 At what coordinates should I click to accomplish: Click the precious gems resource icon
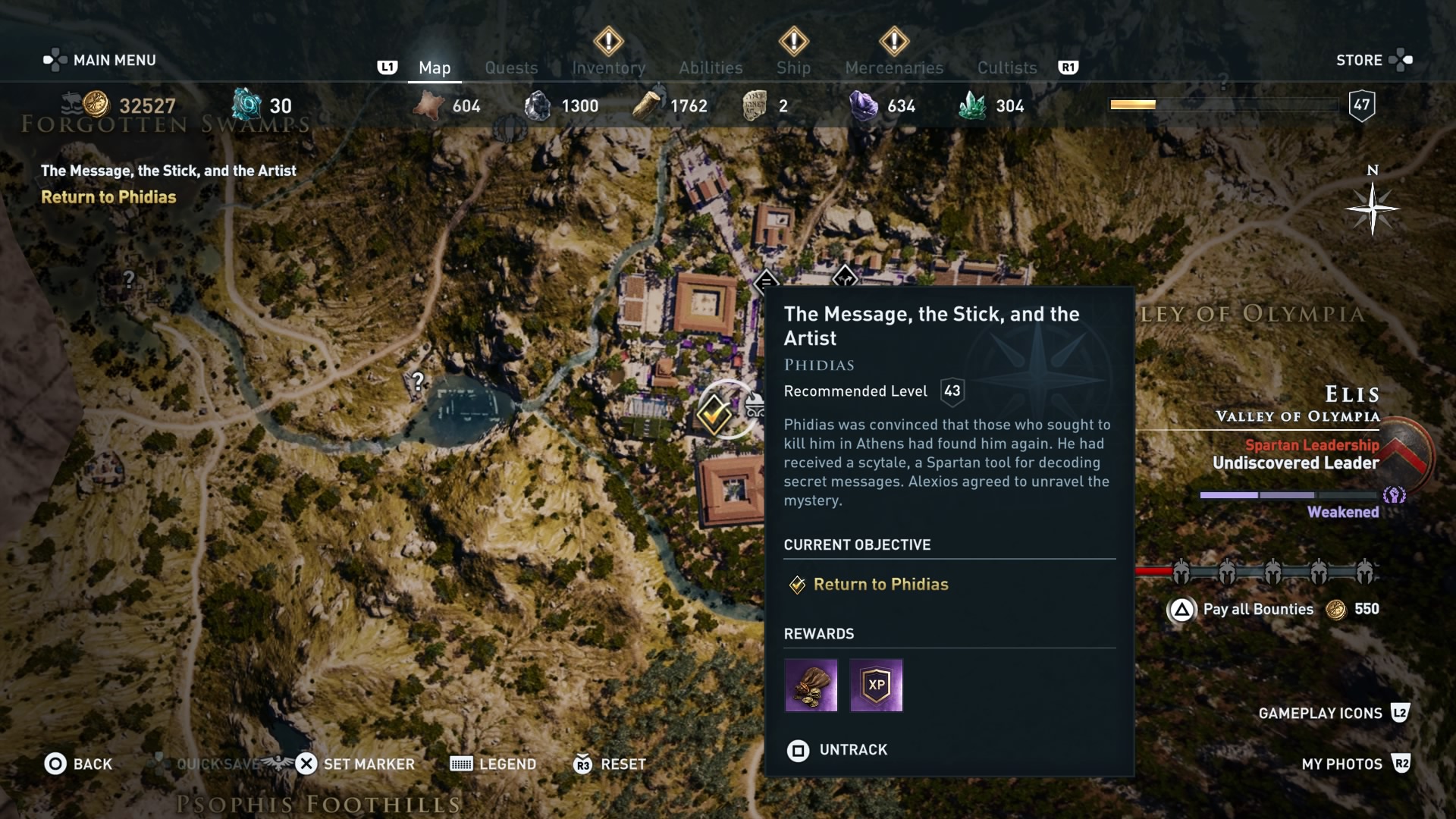pos(865,106)
